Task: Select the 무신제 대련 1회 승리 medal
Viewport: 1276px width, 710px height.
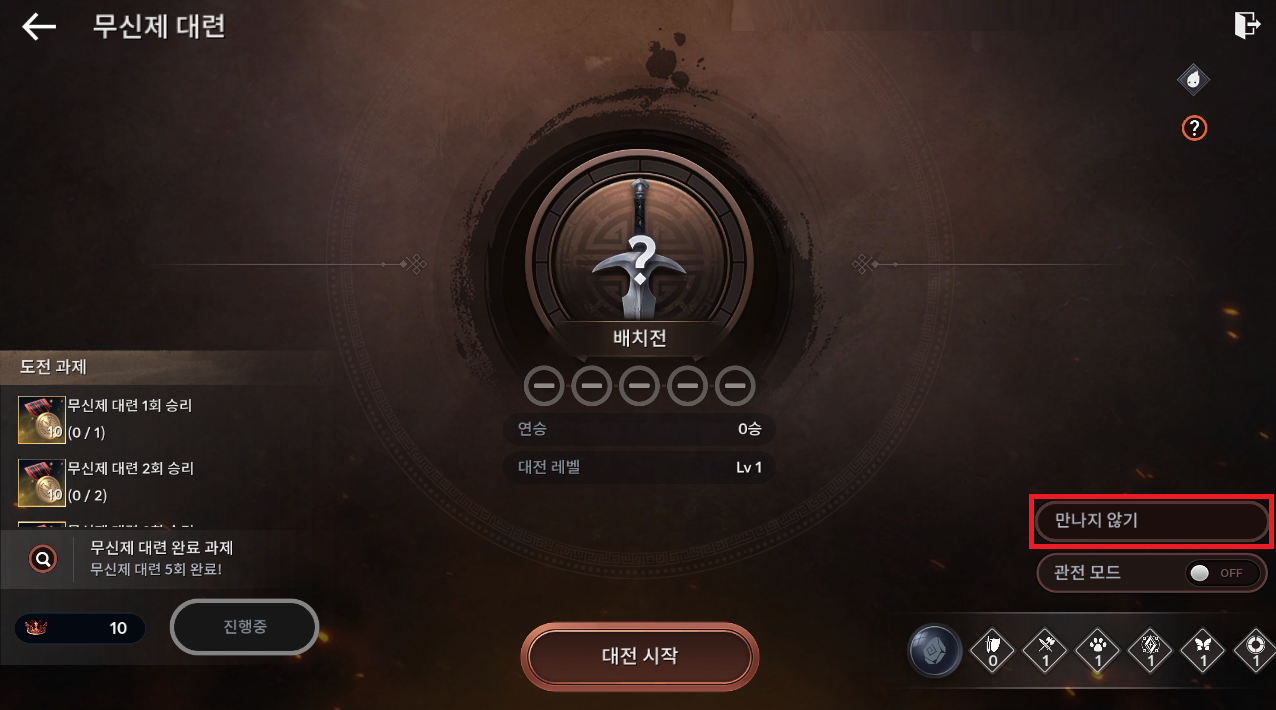Action: click(42, 420)
